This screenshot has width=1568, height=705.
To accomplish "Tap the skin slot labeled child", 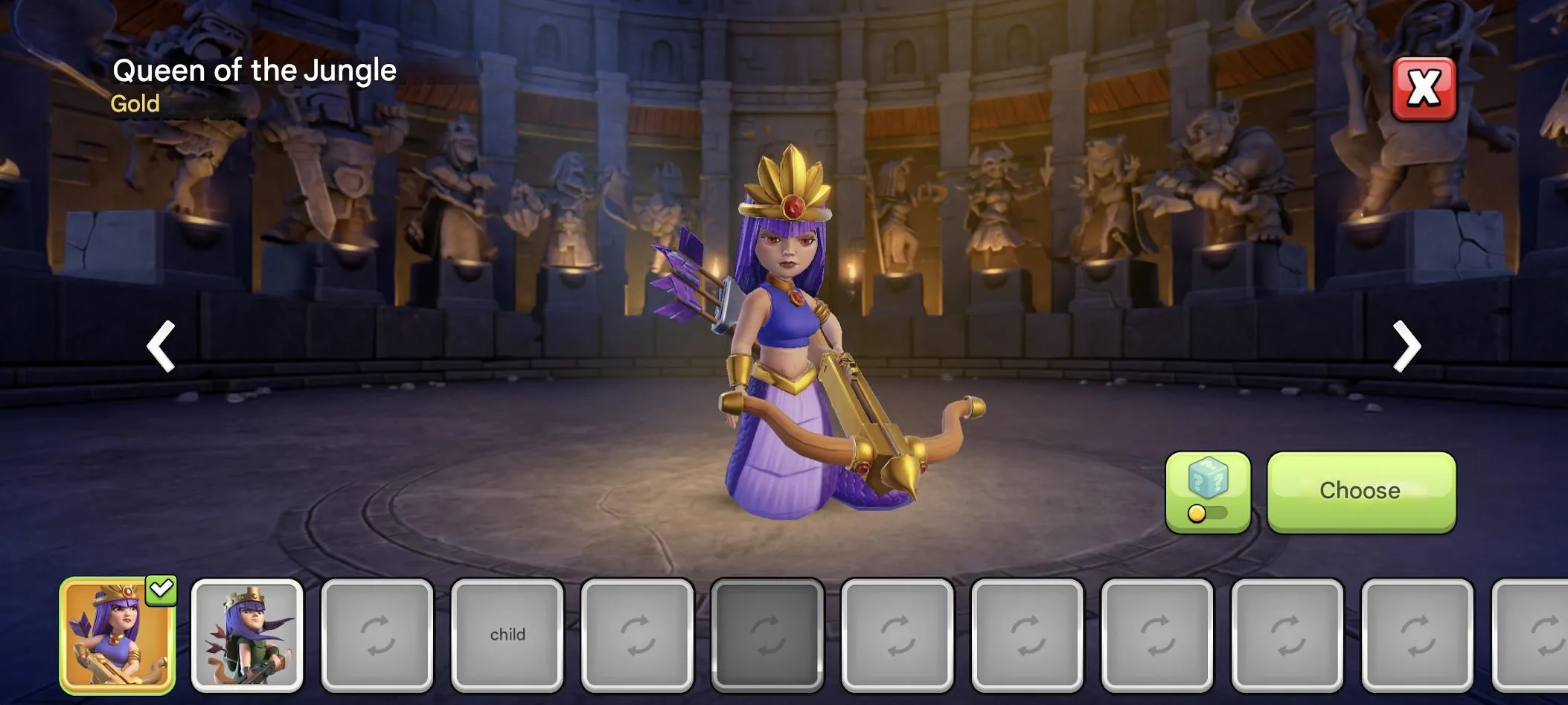I will click(x=508, y=636).
